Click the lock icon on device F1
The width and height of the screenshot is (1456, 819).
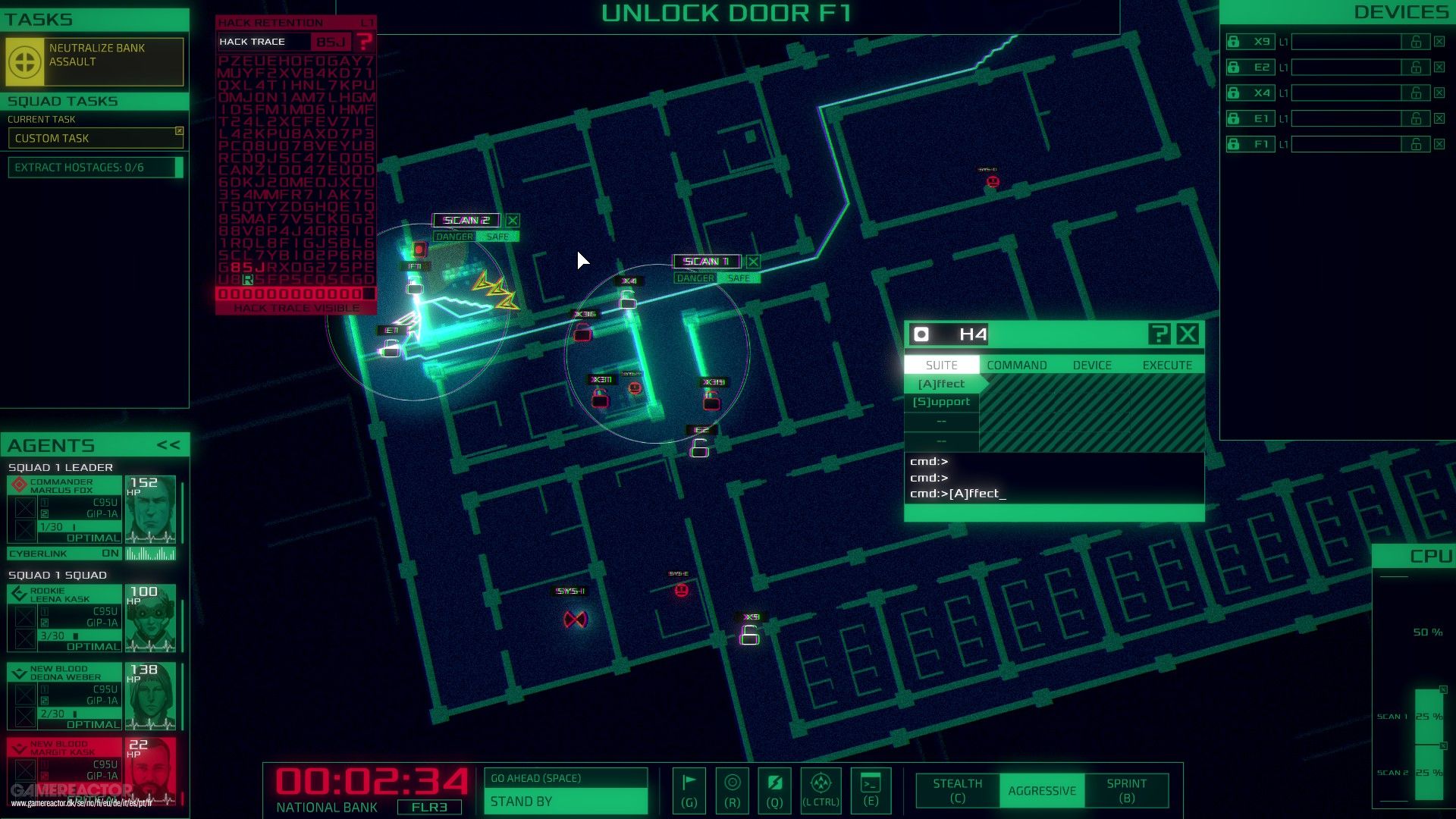click(1232, 144)
